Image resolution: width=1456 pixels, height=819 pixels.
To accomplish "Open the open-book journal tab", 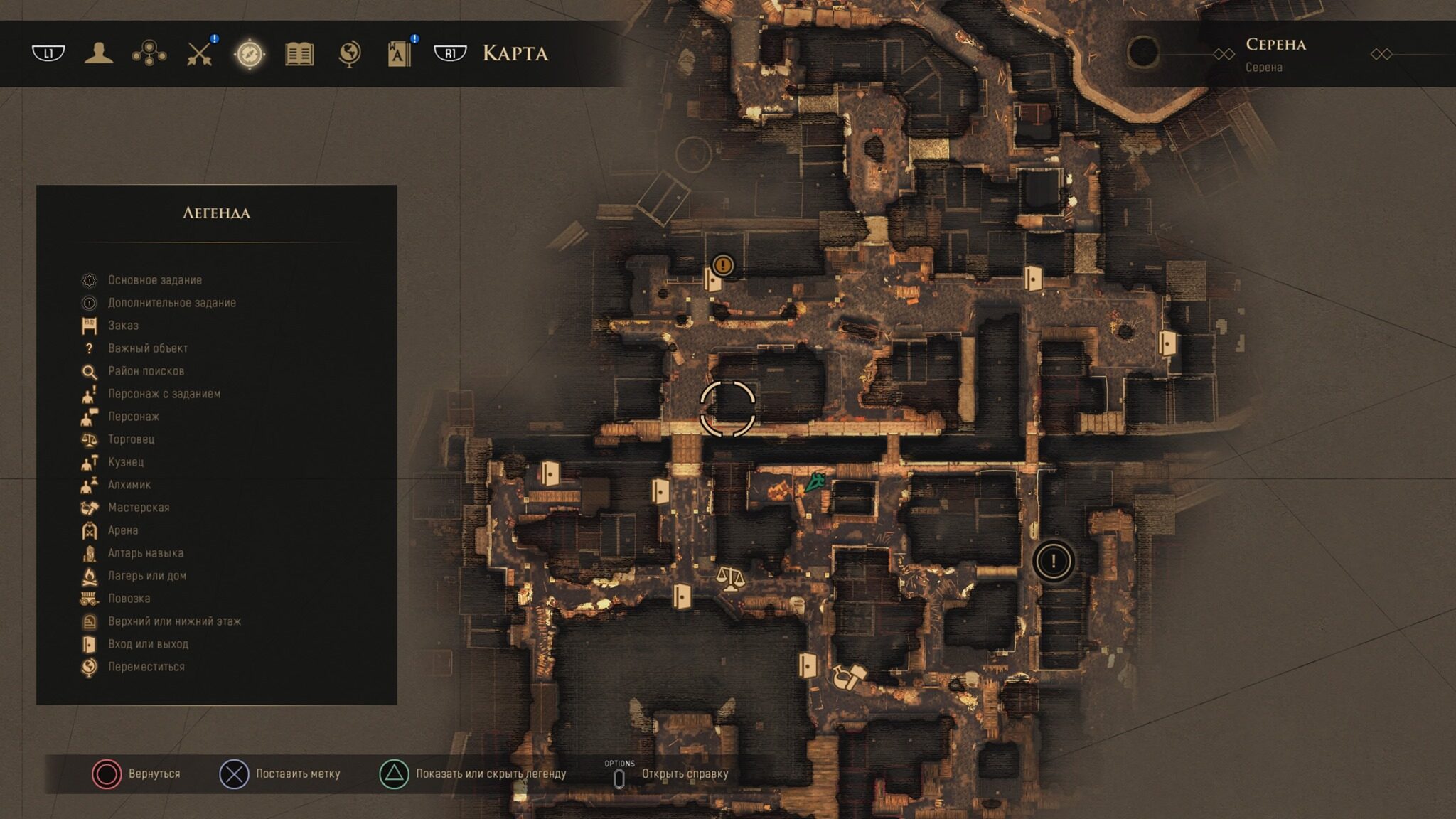I will pyautogui.click(x=299, y=53).
